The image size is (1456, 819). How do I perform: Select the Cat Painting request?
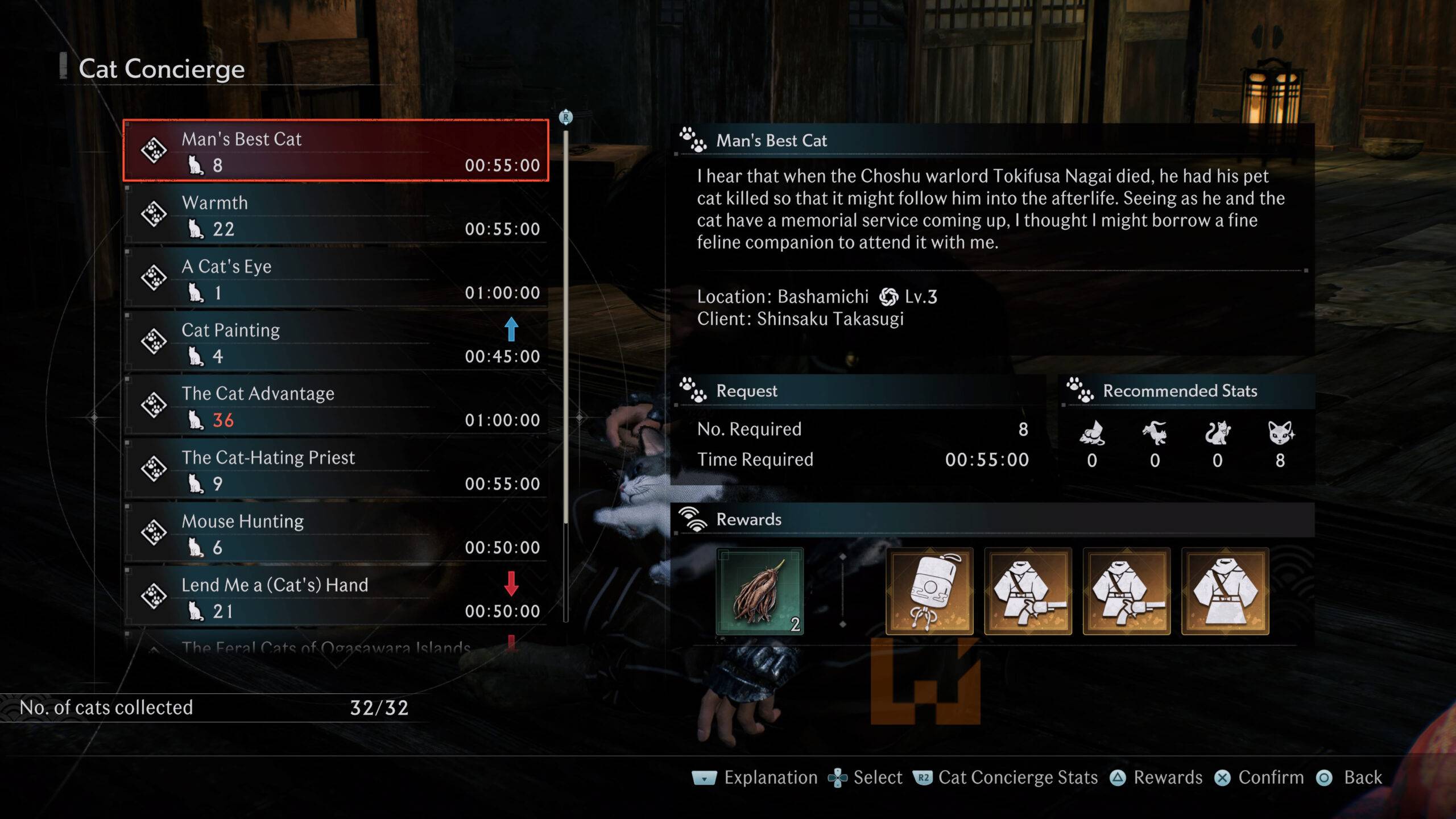click(336, 342)
